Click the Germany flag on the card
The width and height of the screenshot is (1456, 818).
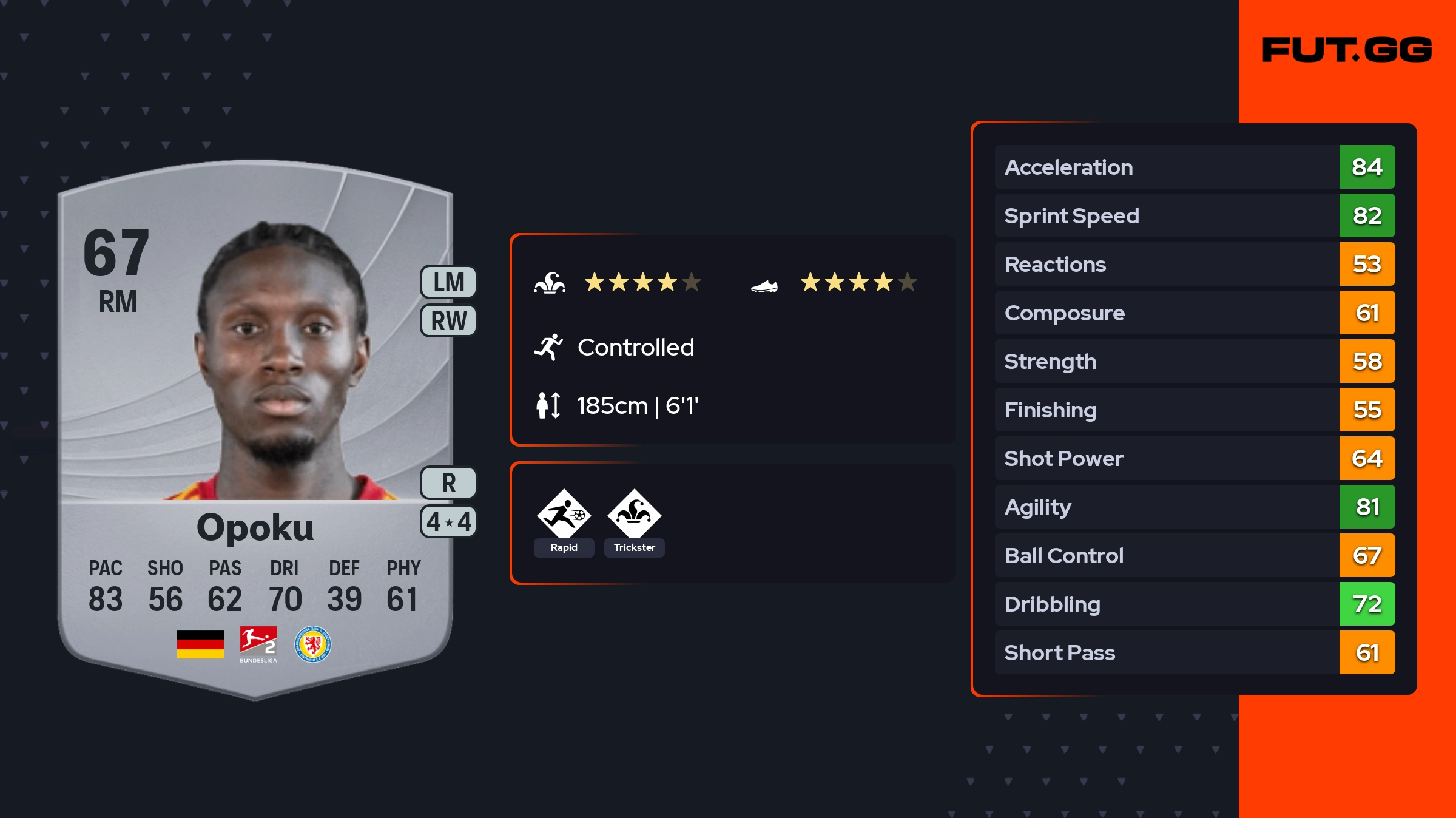(x=200, y=644)
